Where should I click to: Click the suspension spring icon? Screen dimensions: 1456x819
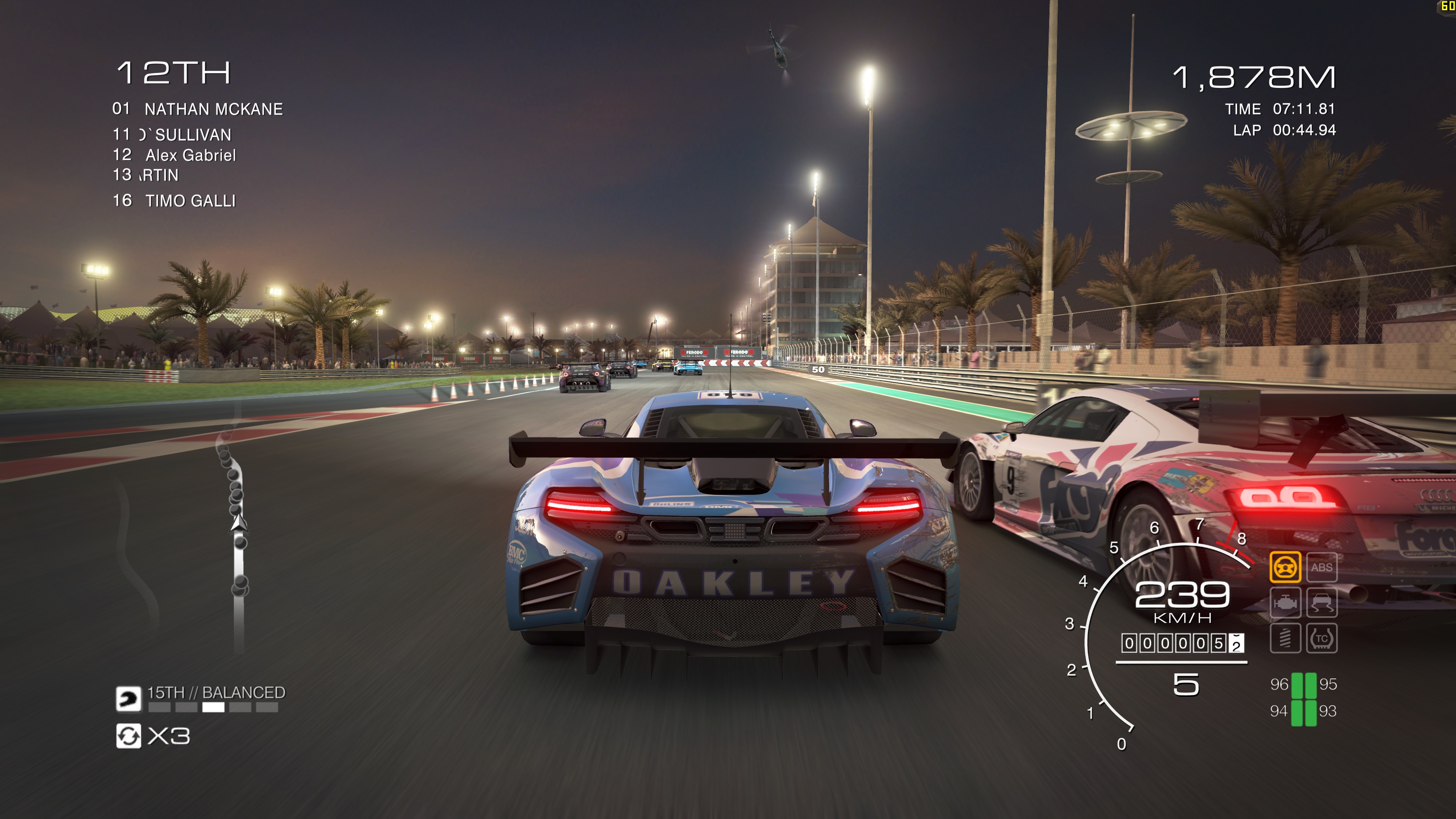pos(1285,638)
